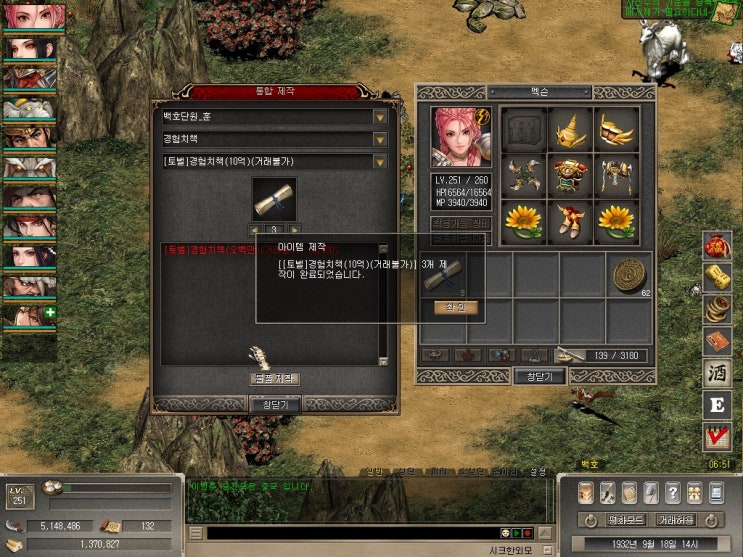Viewport: 743px width, 557px height.
Task: Open the question mark help icon
Action: [x=673, y=493]
